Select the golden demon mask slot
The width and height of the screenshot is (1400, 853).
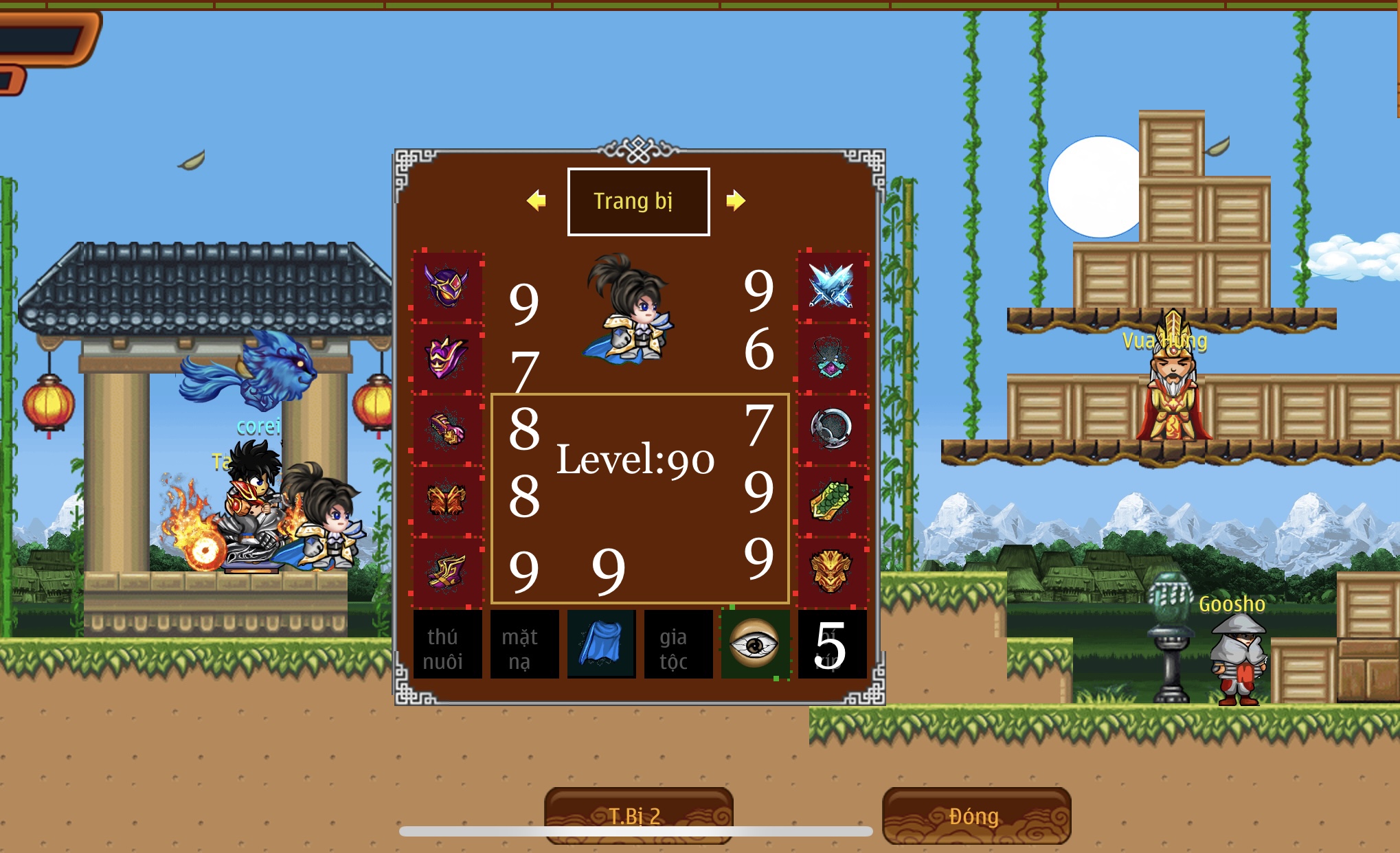831,571
